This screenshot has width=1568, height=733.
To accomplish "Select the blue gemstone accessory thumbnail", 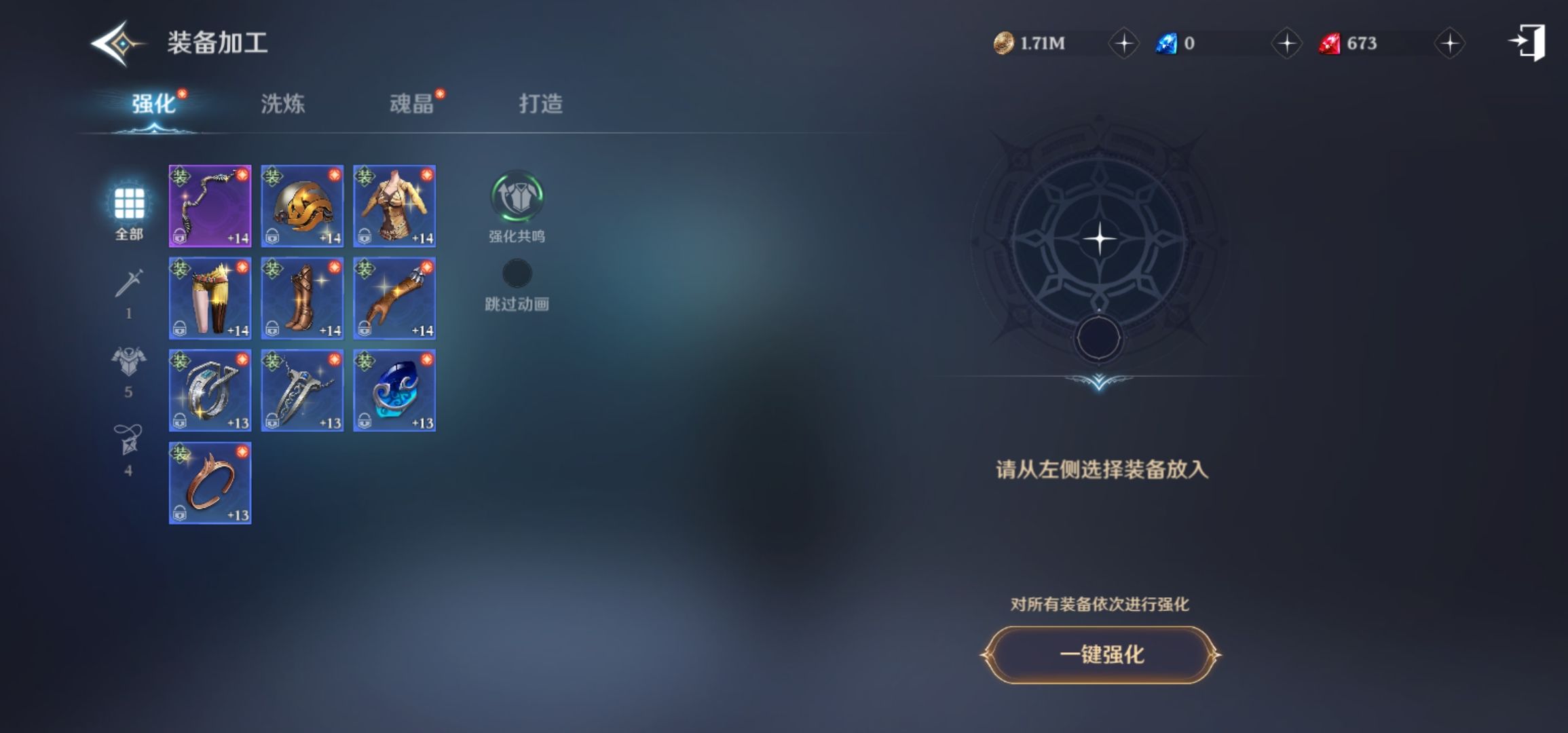I will click(394, 390).
